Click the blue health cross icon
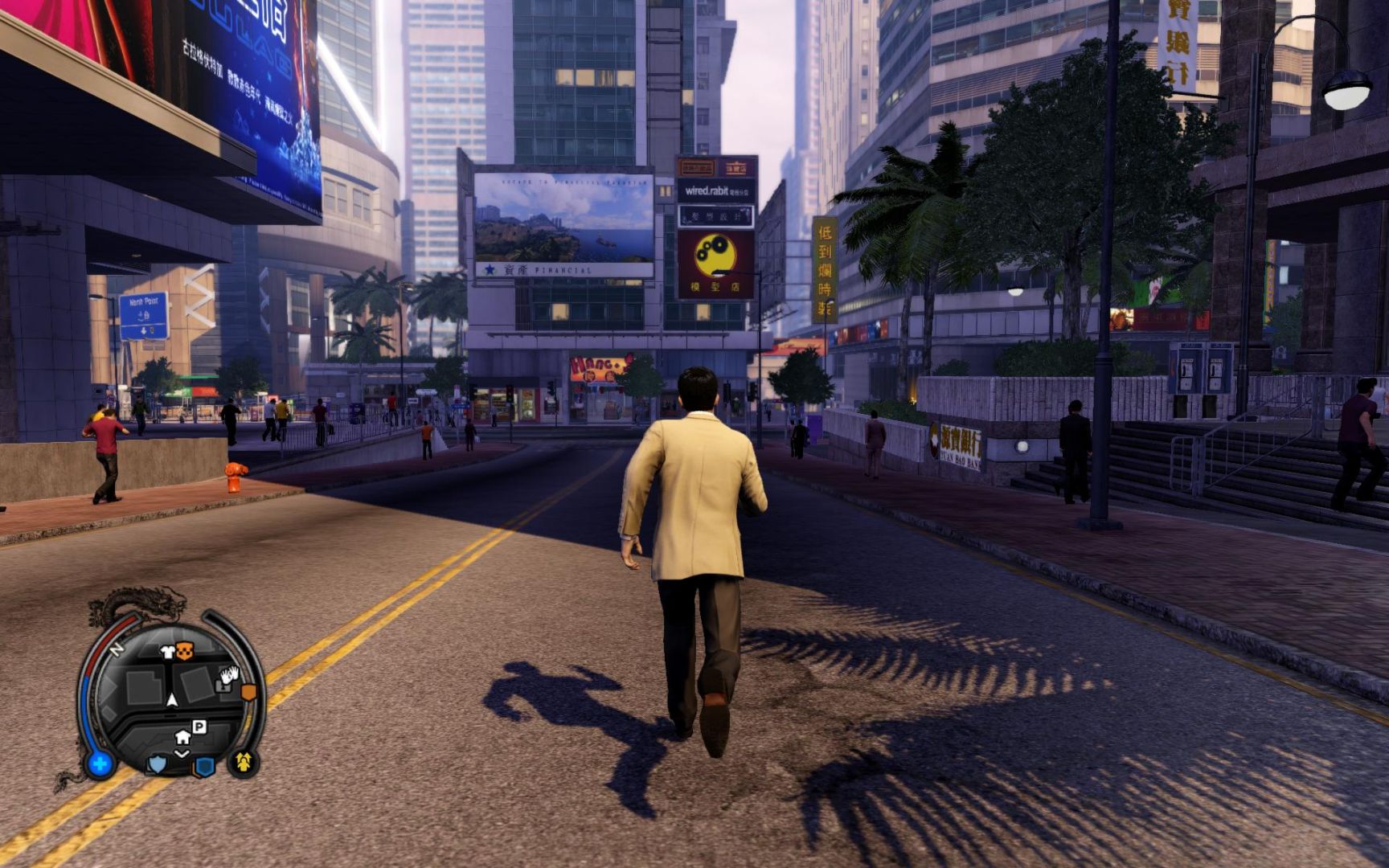The height and width of the screenshot is (868, 1389). coord(100,763)
